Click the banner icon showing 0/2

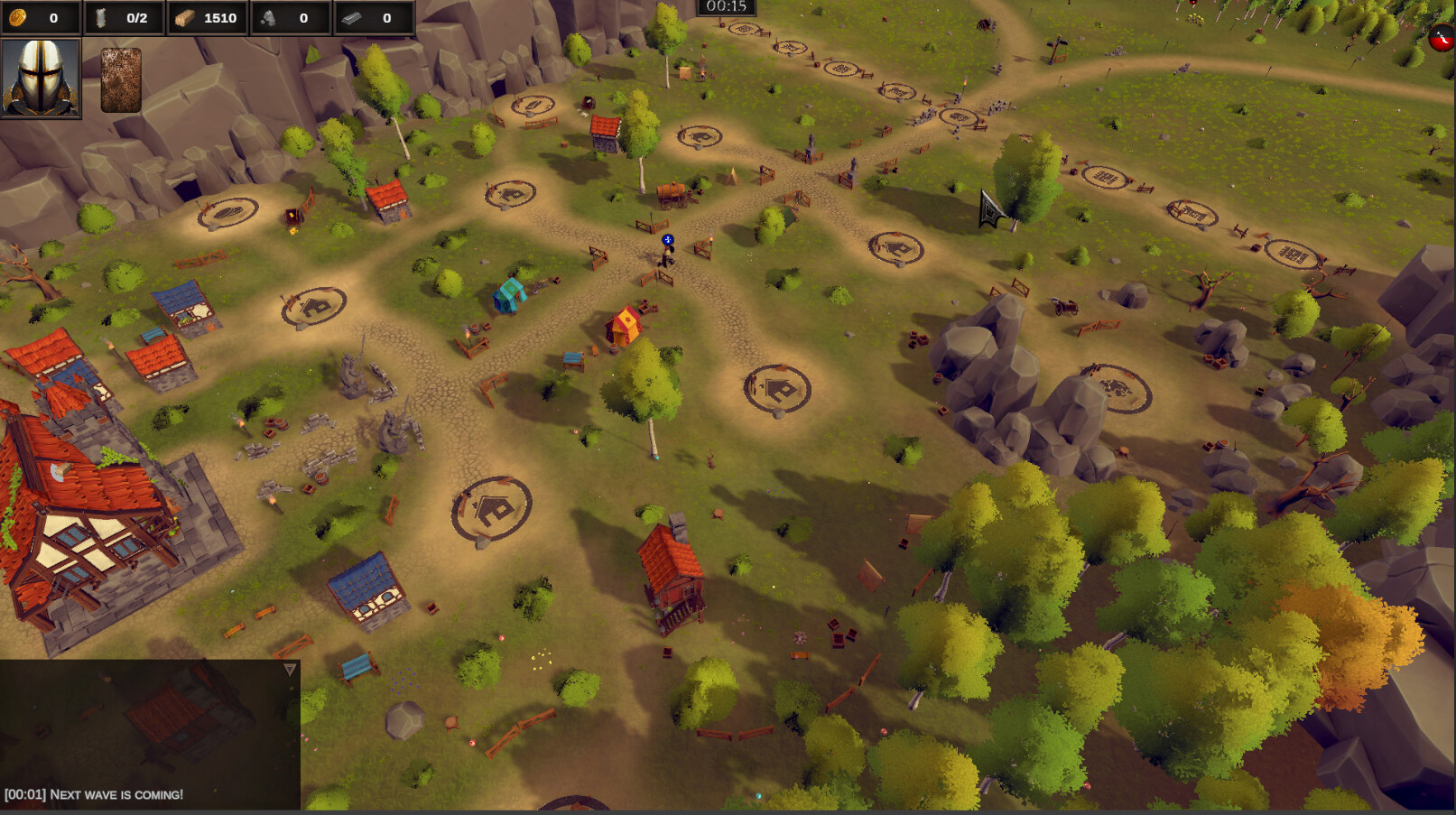pos(102,15)
